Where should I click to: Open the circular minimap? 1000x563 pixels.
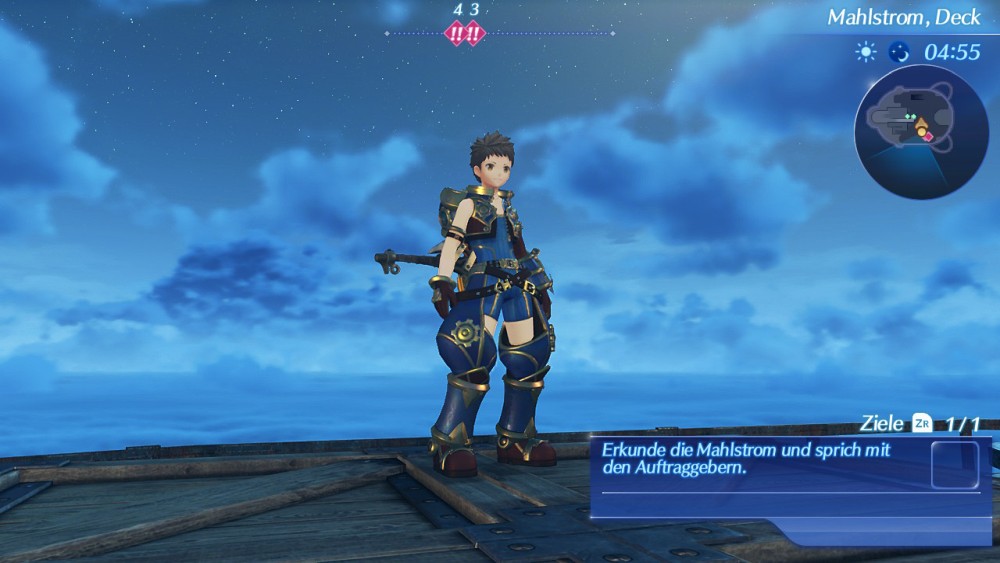(x=920, y=131)
